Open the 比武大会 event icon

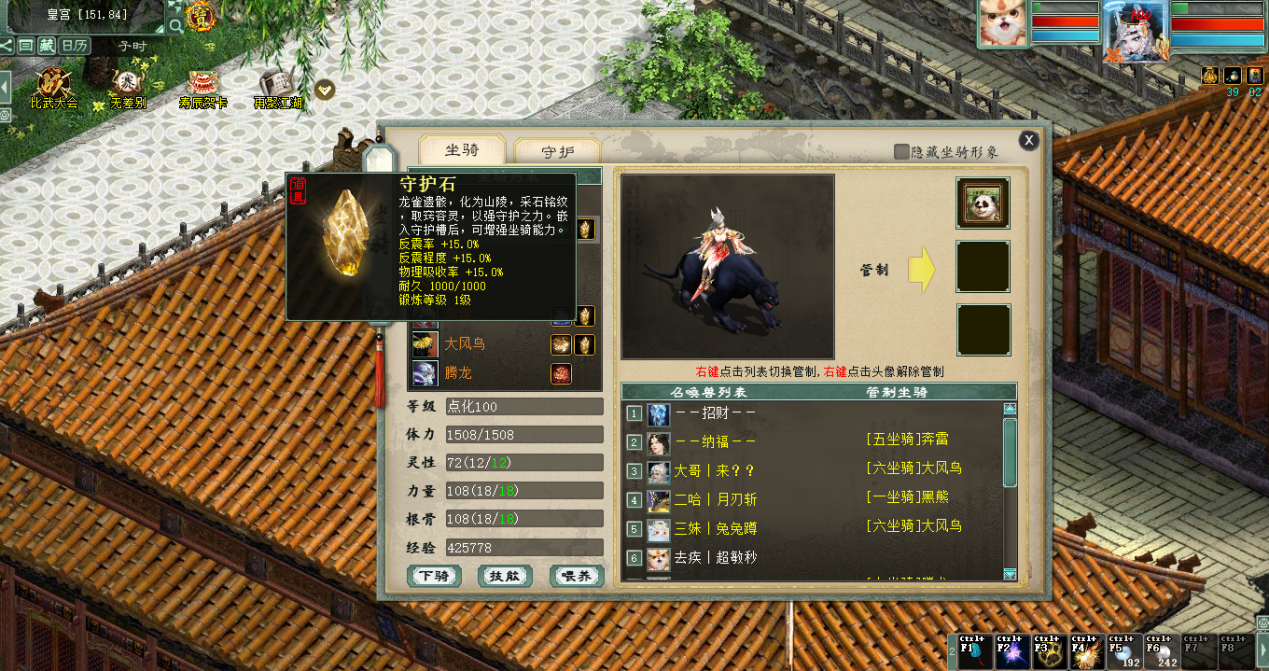(53, 88)
